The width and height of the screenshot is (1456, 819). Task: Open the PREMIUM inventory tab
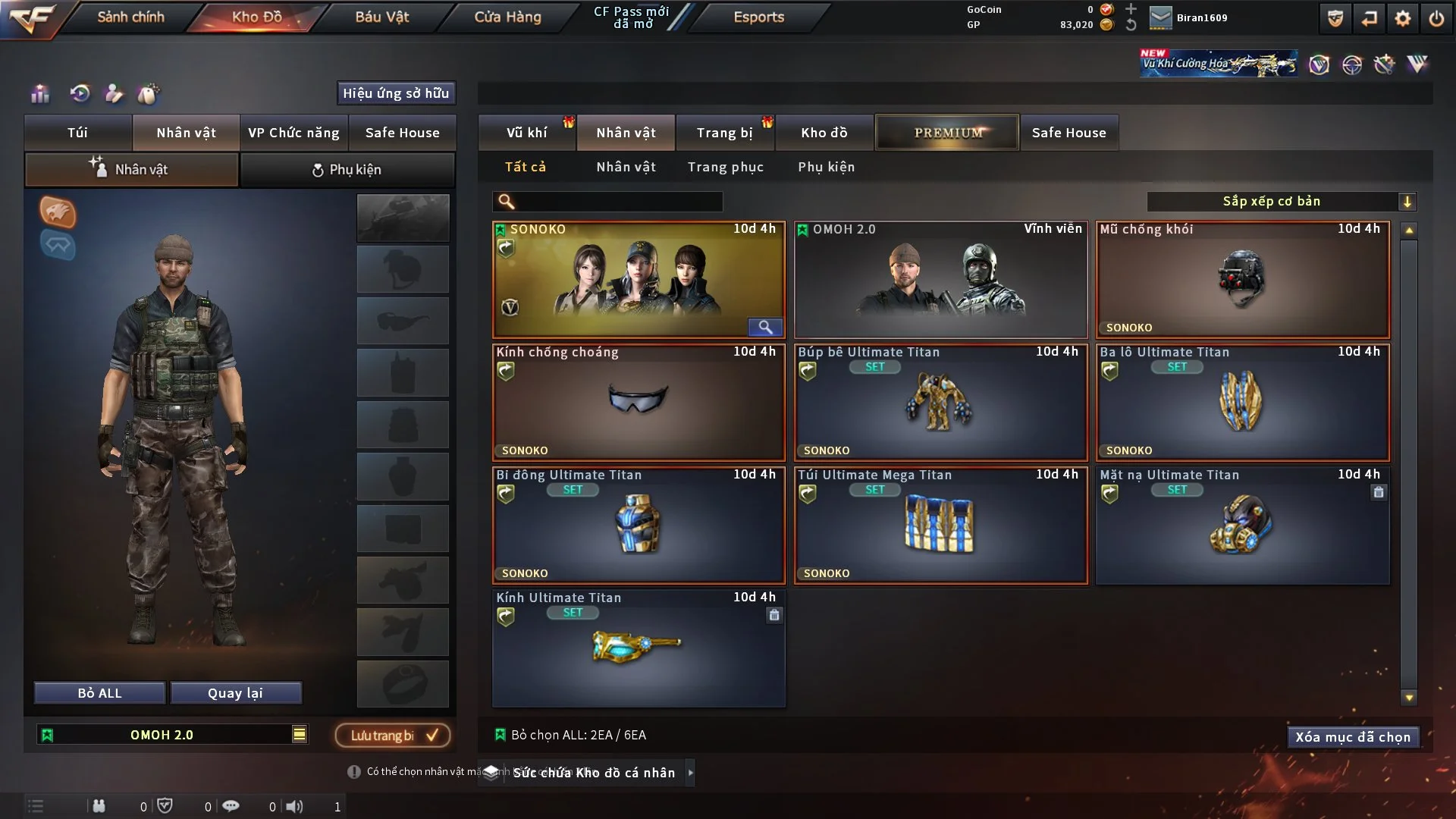point(946,132)
